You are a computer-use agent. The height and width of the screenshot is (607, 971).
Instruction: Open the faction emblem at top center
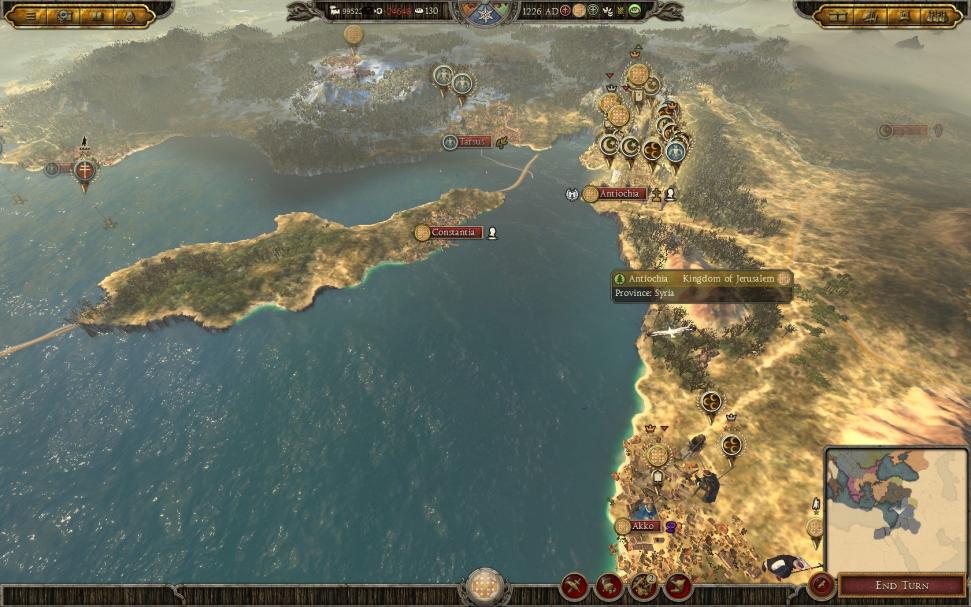coord(485,13)
